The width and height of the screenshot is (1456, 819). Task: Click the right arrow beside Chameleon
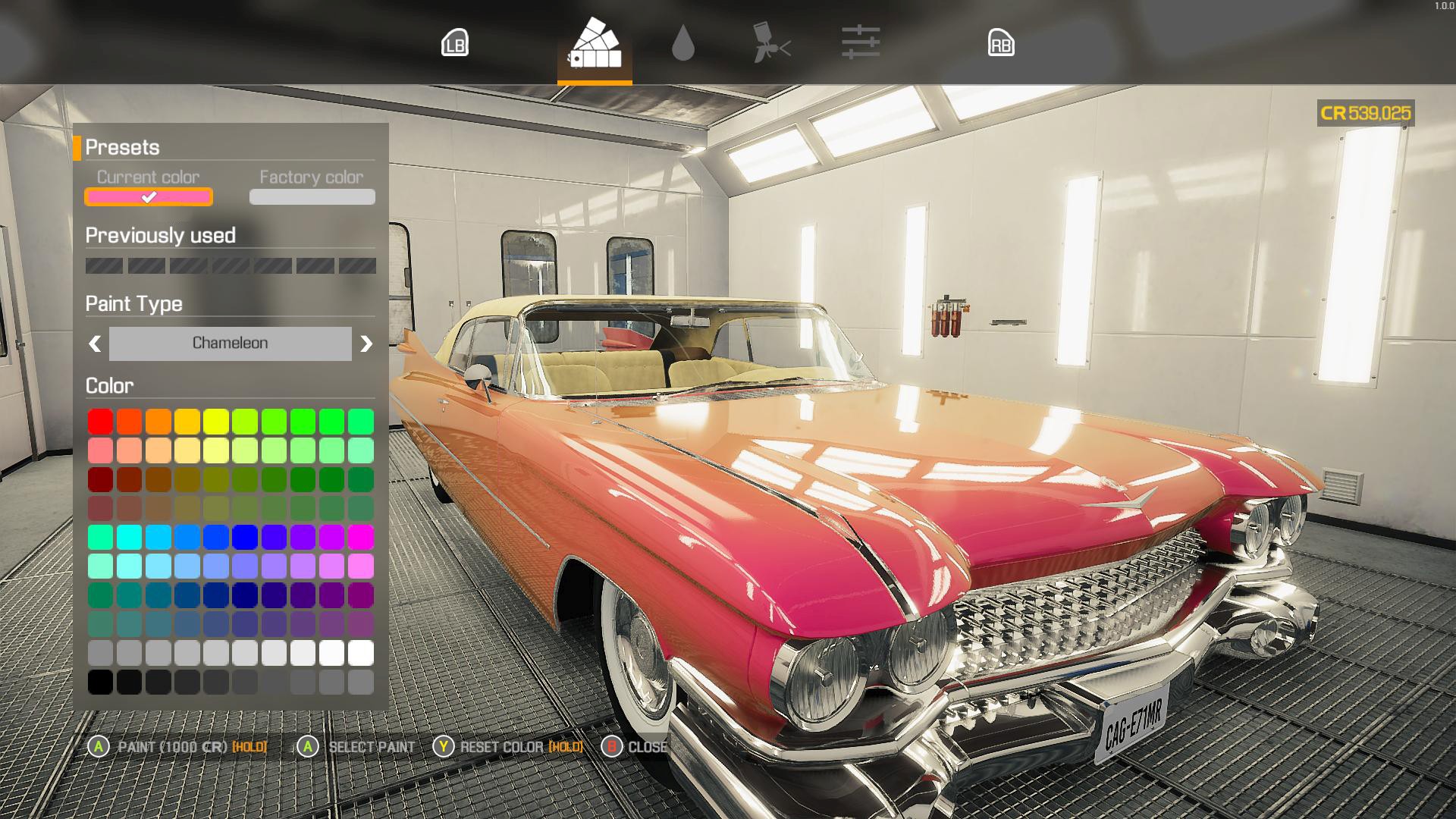pos(368,344)
